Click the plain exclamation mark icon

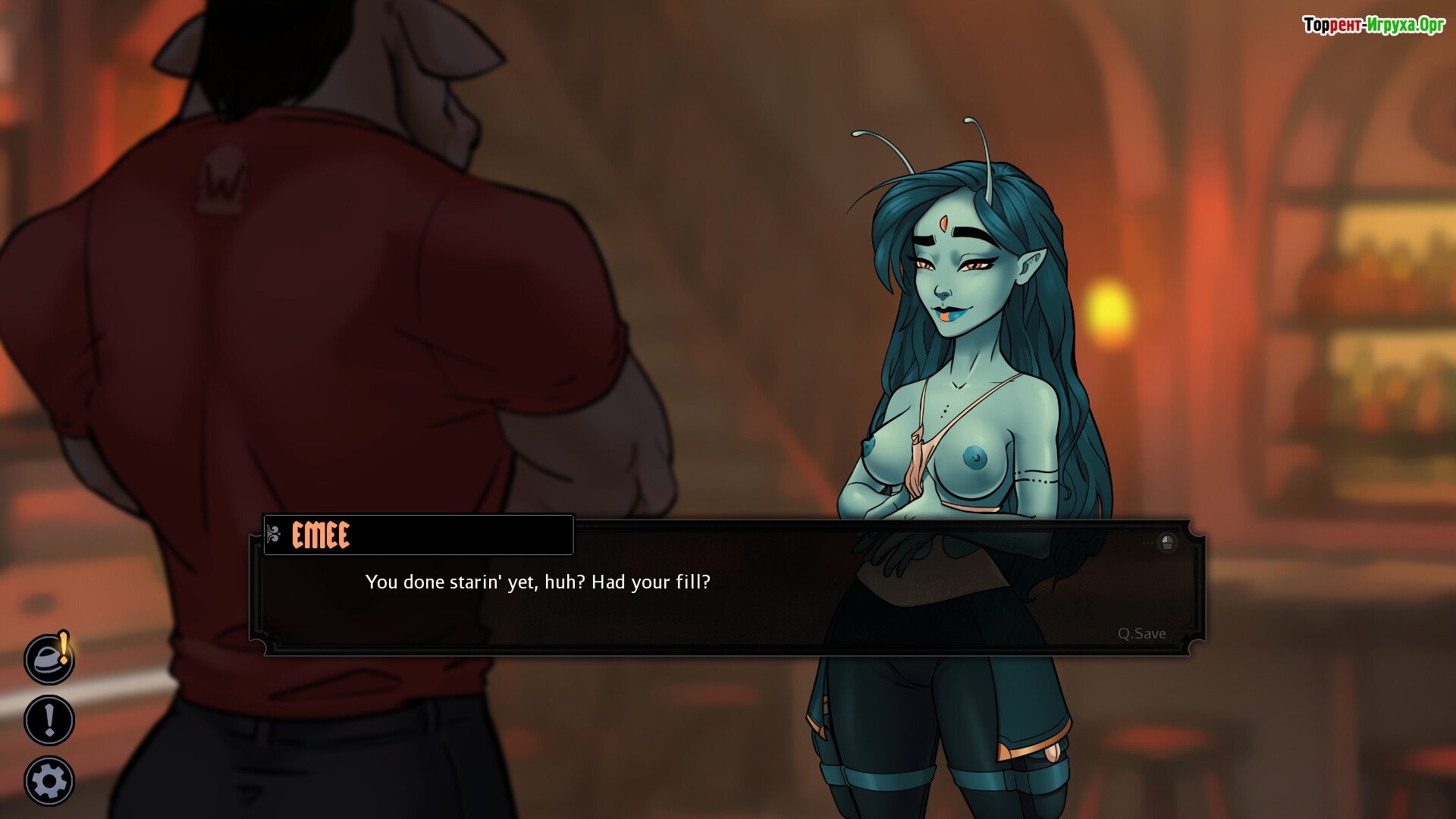(49, 720)
